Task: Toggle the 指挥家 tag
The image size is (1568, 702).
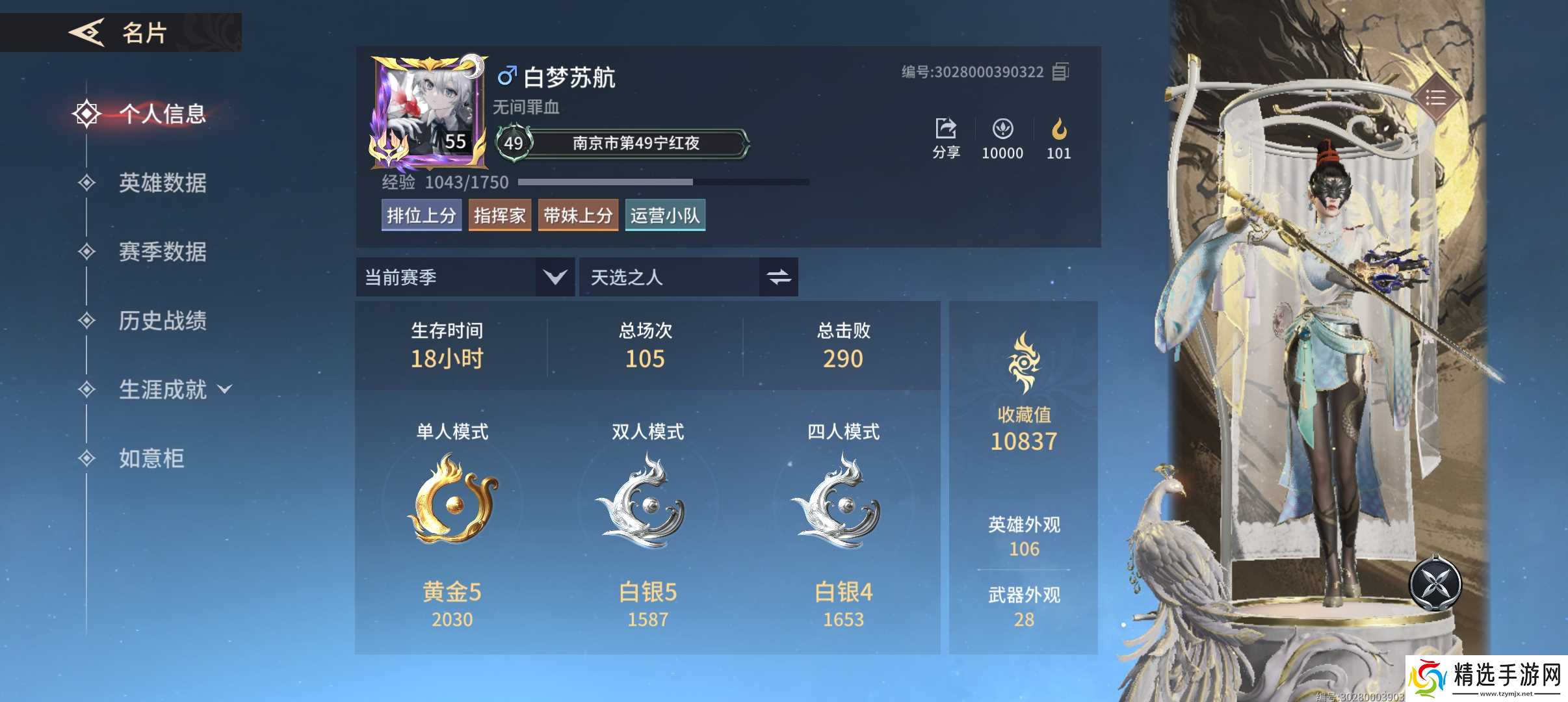Action: click(499, 214)
